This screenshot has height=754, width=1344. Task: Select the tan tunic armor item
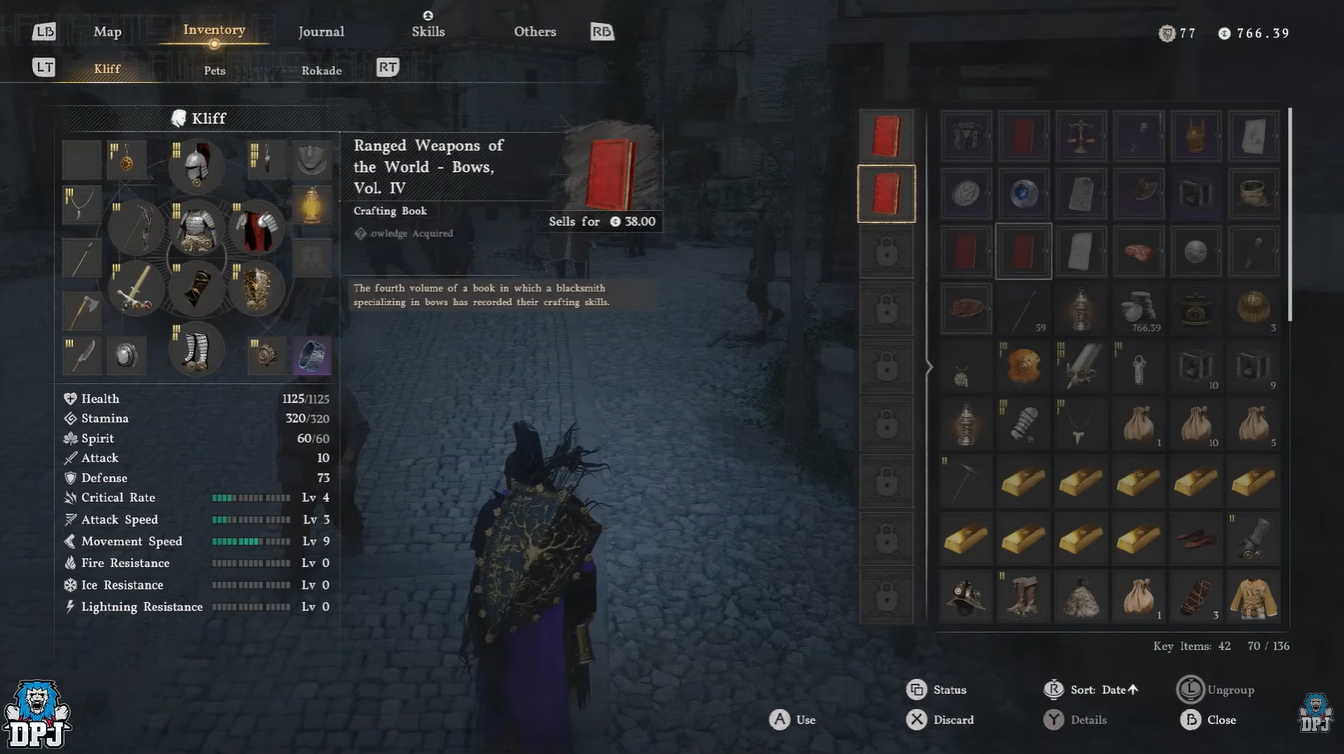(1253, 596)
